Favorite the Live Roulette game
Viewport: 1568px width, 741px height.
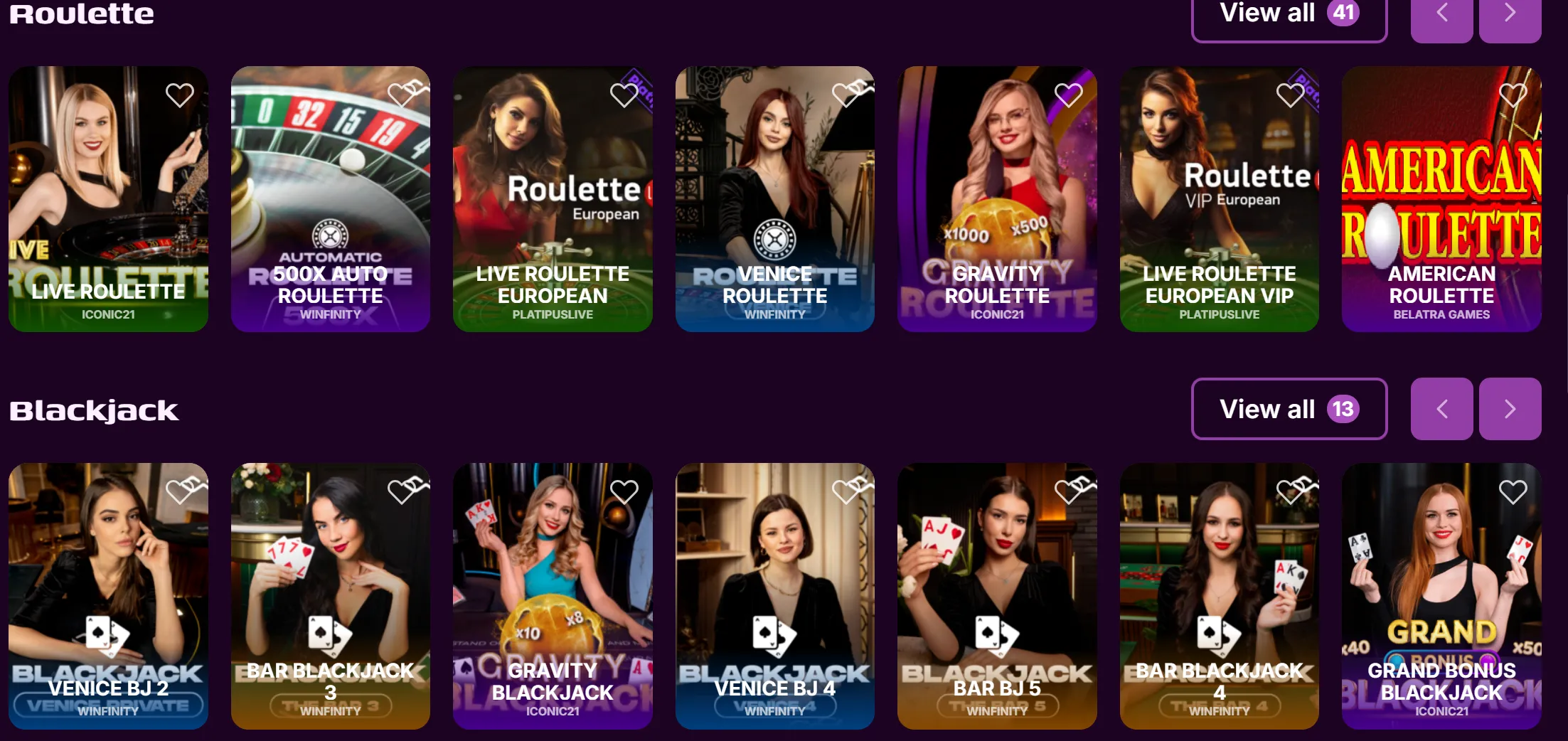(179, 94)
